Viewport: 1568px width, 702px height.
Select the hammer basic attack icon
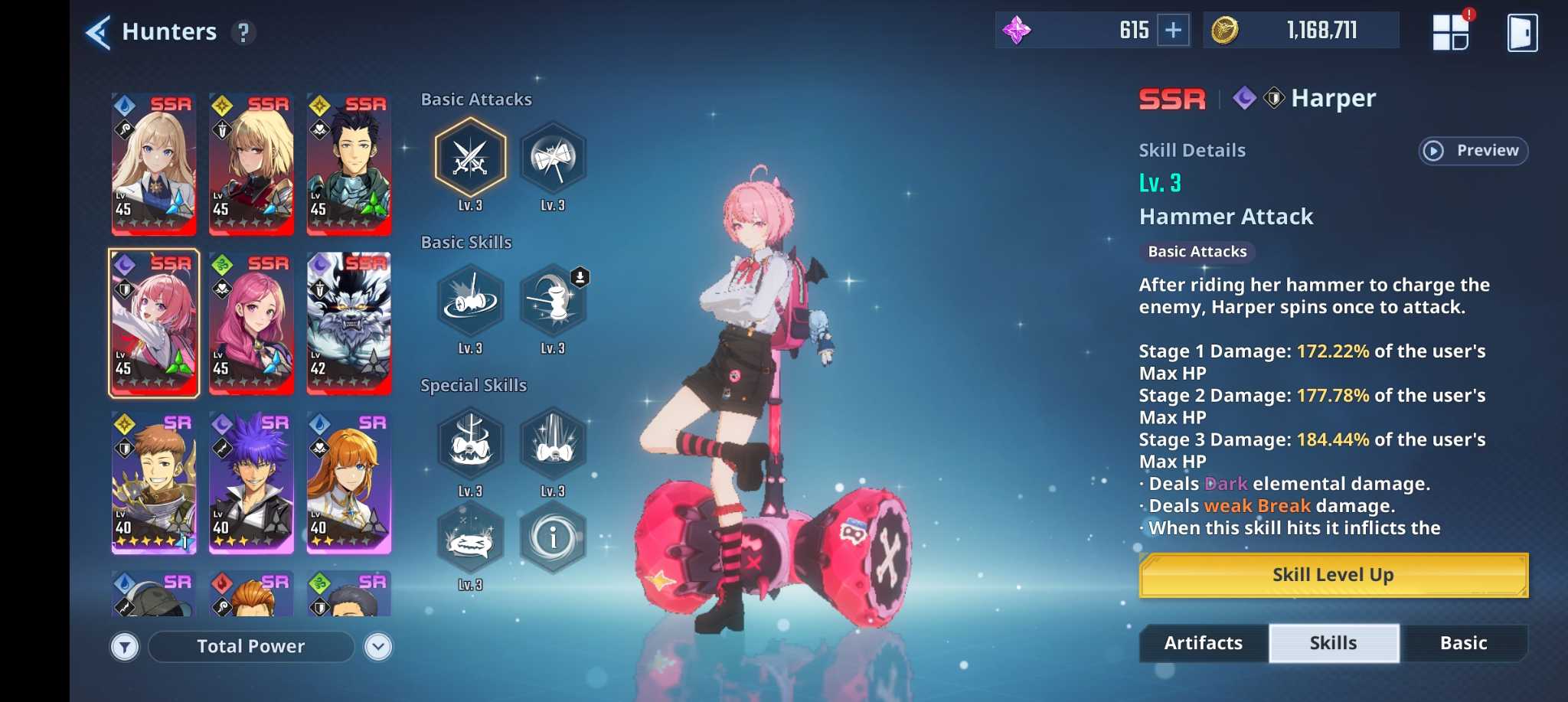point(553,158)
